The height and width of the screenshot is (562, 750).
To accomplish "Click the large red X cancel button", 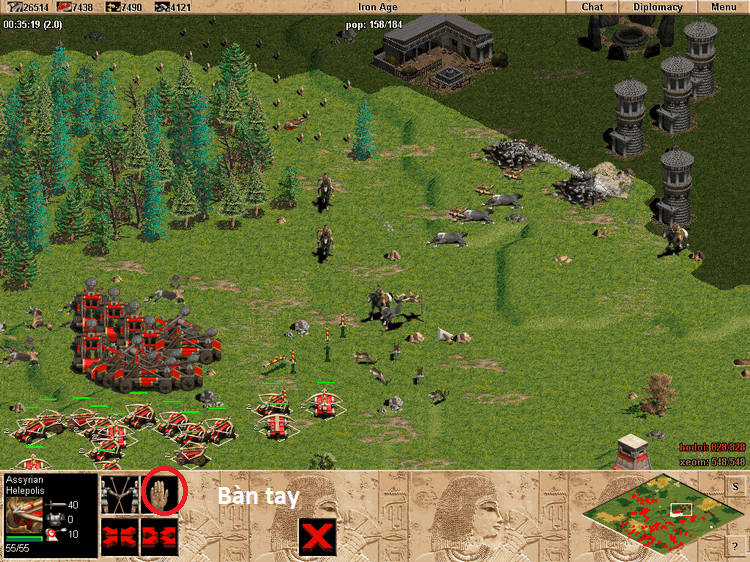I will [x=317, y=537].
